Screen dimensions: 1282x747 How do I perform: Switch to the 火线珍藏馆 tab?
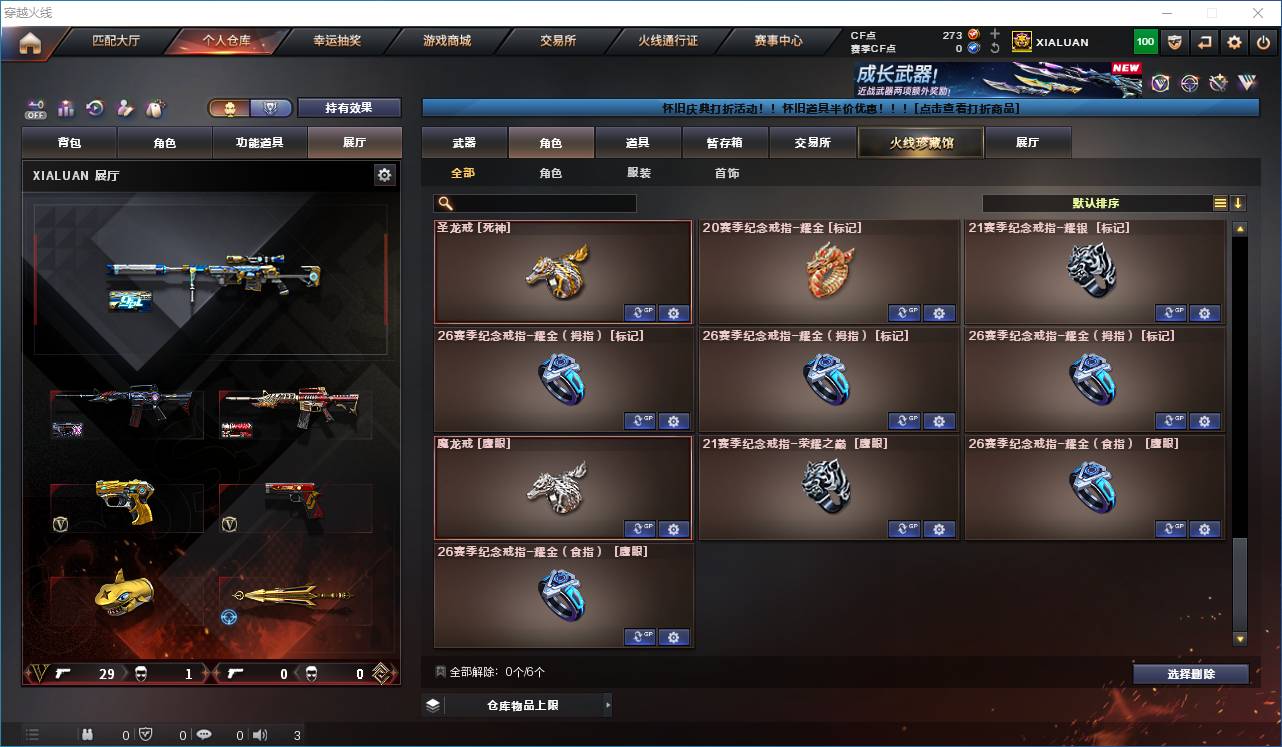[919, 142]
